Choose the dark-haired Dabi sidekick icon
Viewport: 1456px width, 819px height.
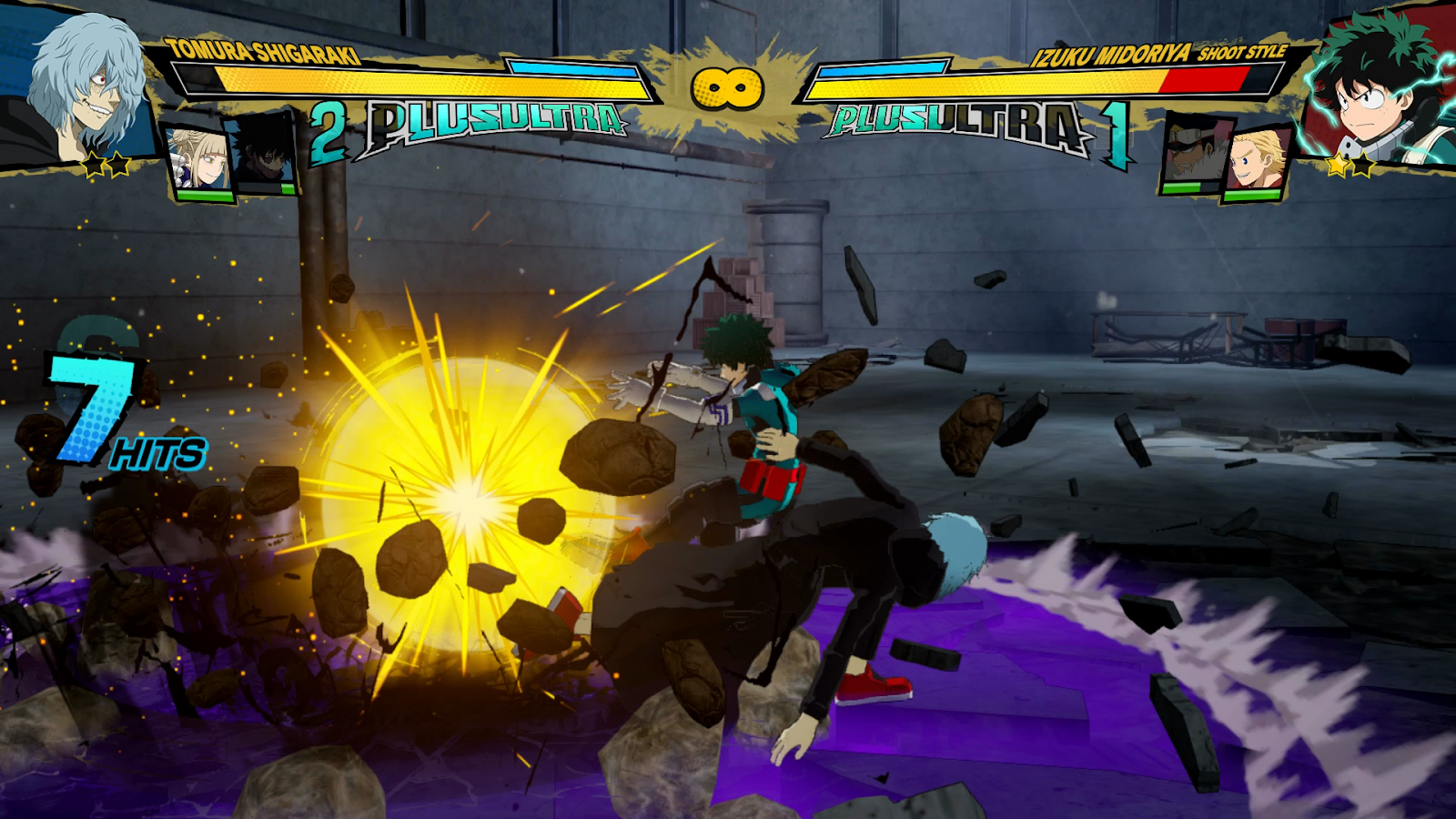coord(264,157)
